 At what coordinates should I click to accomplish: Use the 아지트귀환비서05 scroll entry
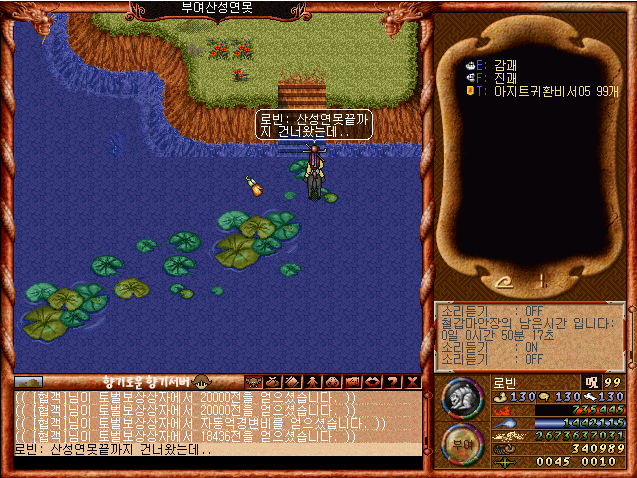(542, 90)
